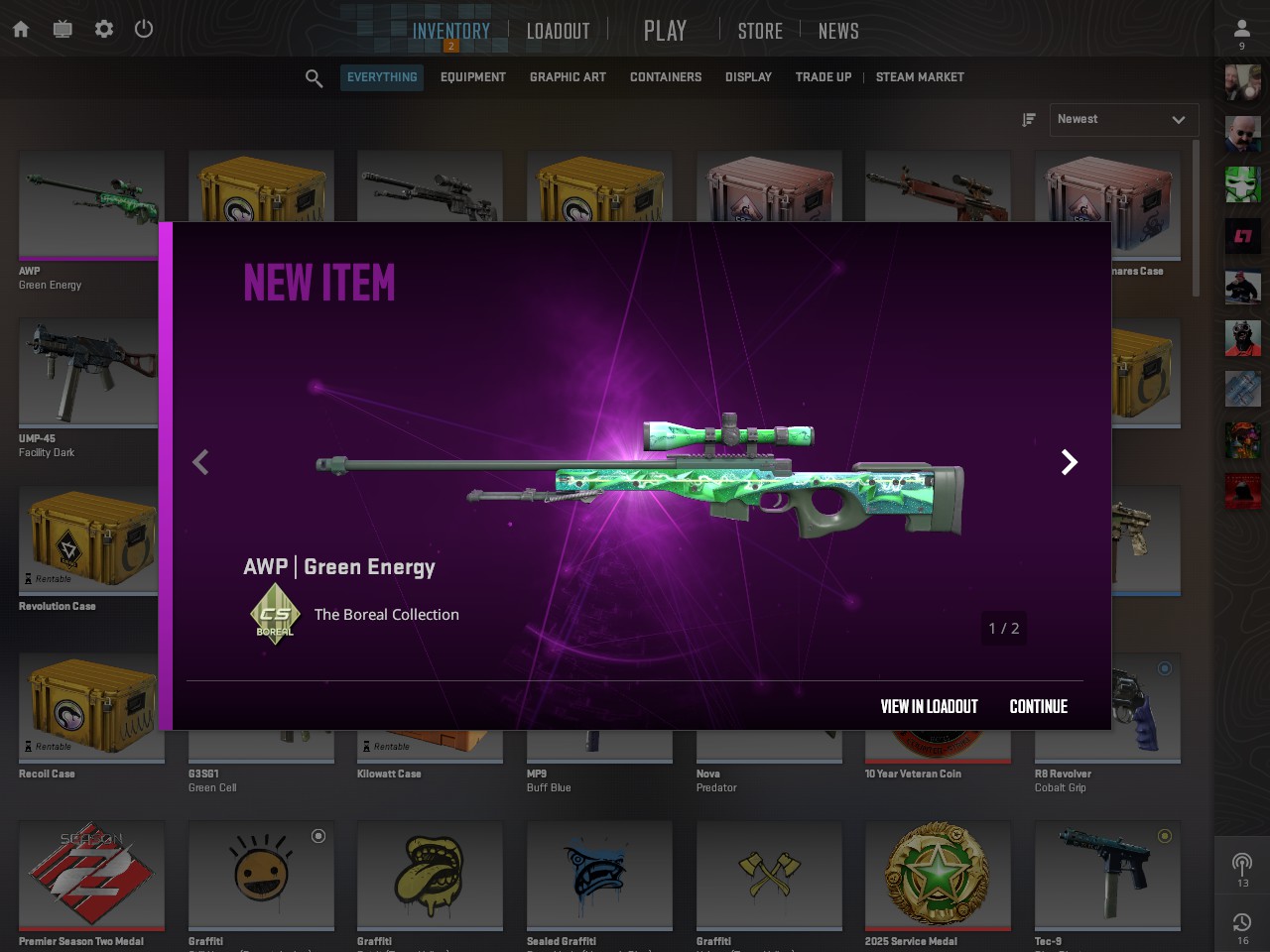1270x952 pixels.
Task: Click View in Loadout button
Action: pos(929,706)
